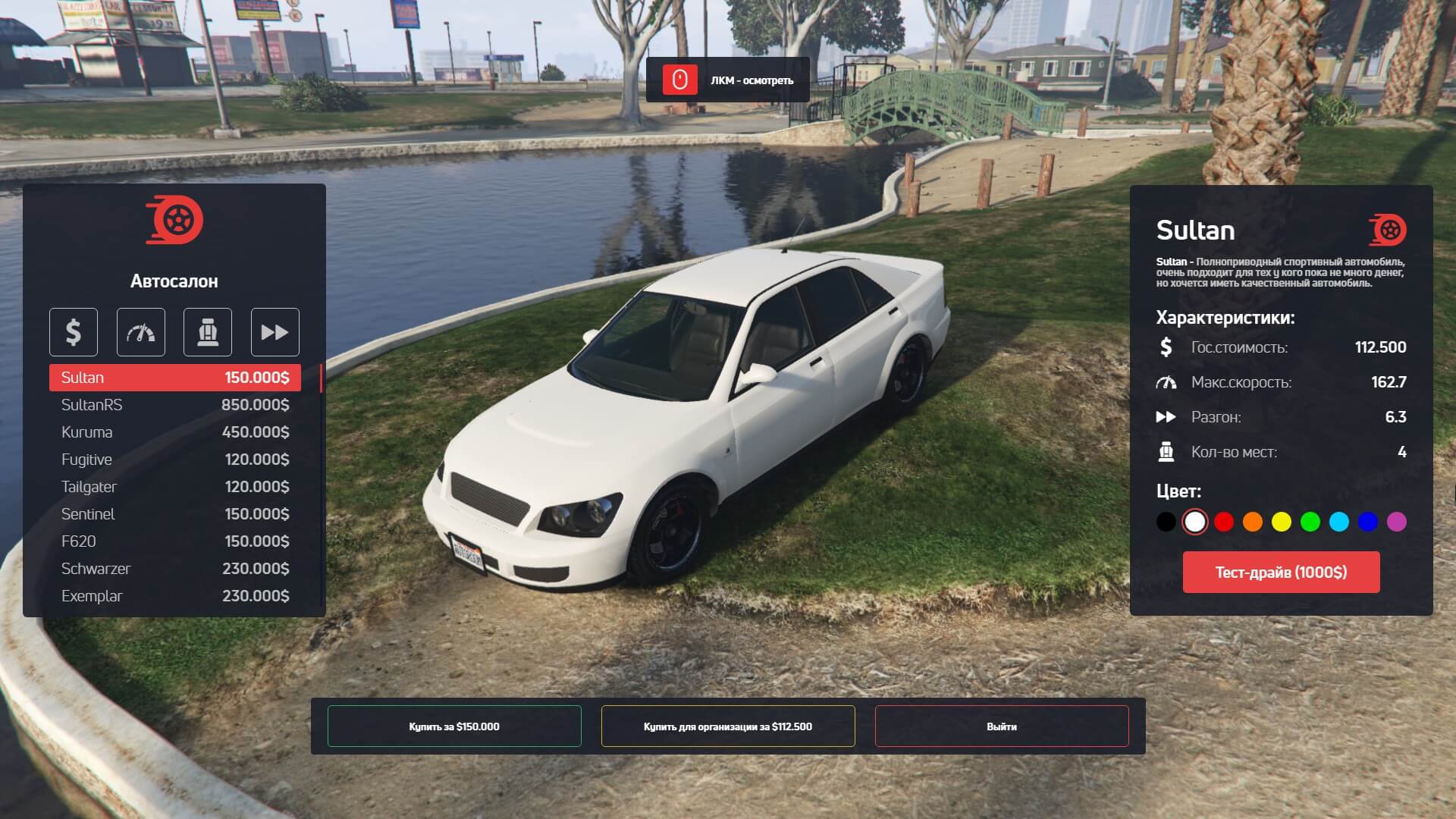The image size is (1456, 819).
Task: Choose the Kuruma entry
Action: point(174,432)
